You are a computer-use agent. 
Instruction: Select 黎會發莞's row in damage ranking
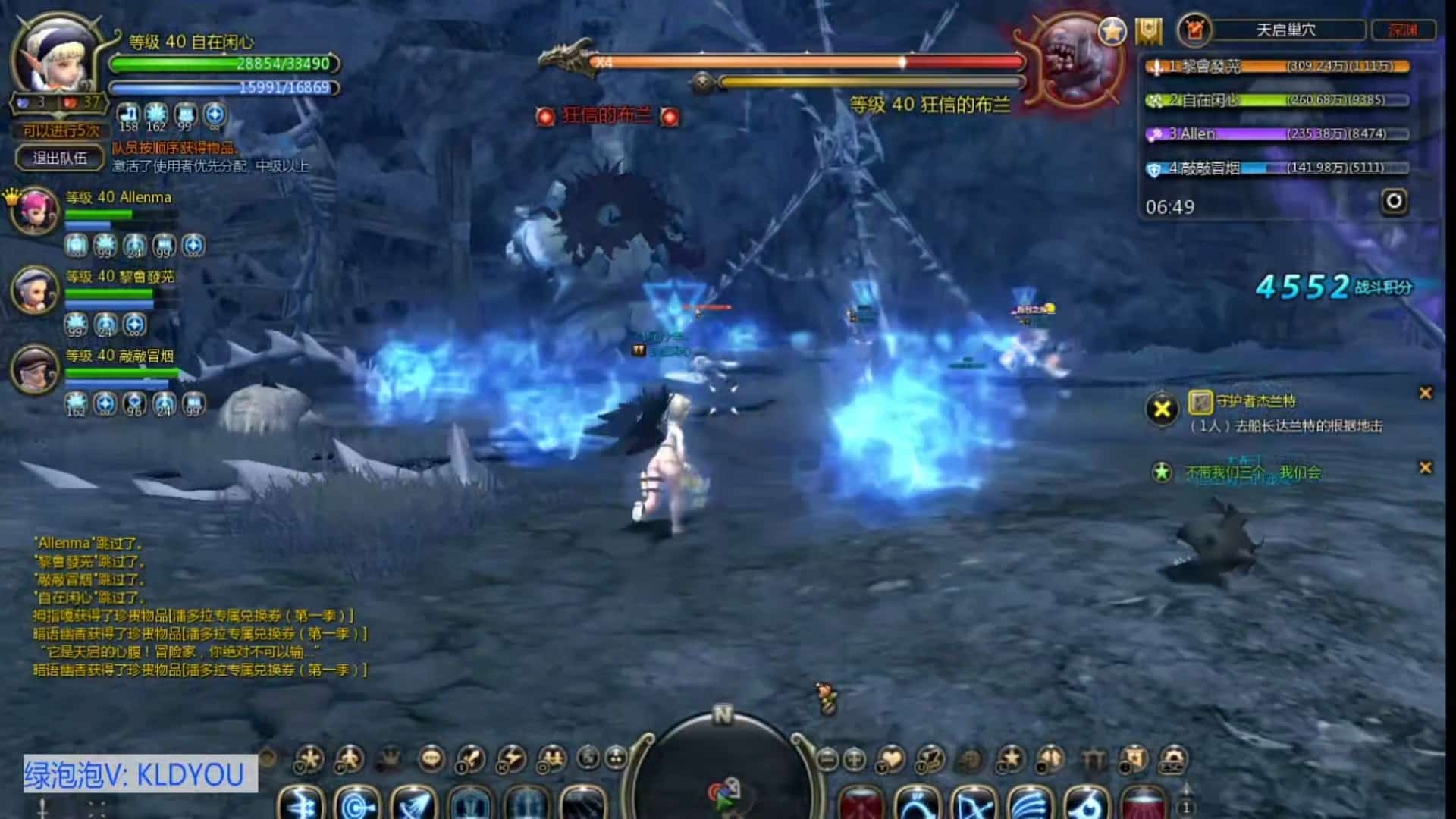pyautogui.click(x=1277, y=67)
